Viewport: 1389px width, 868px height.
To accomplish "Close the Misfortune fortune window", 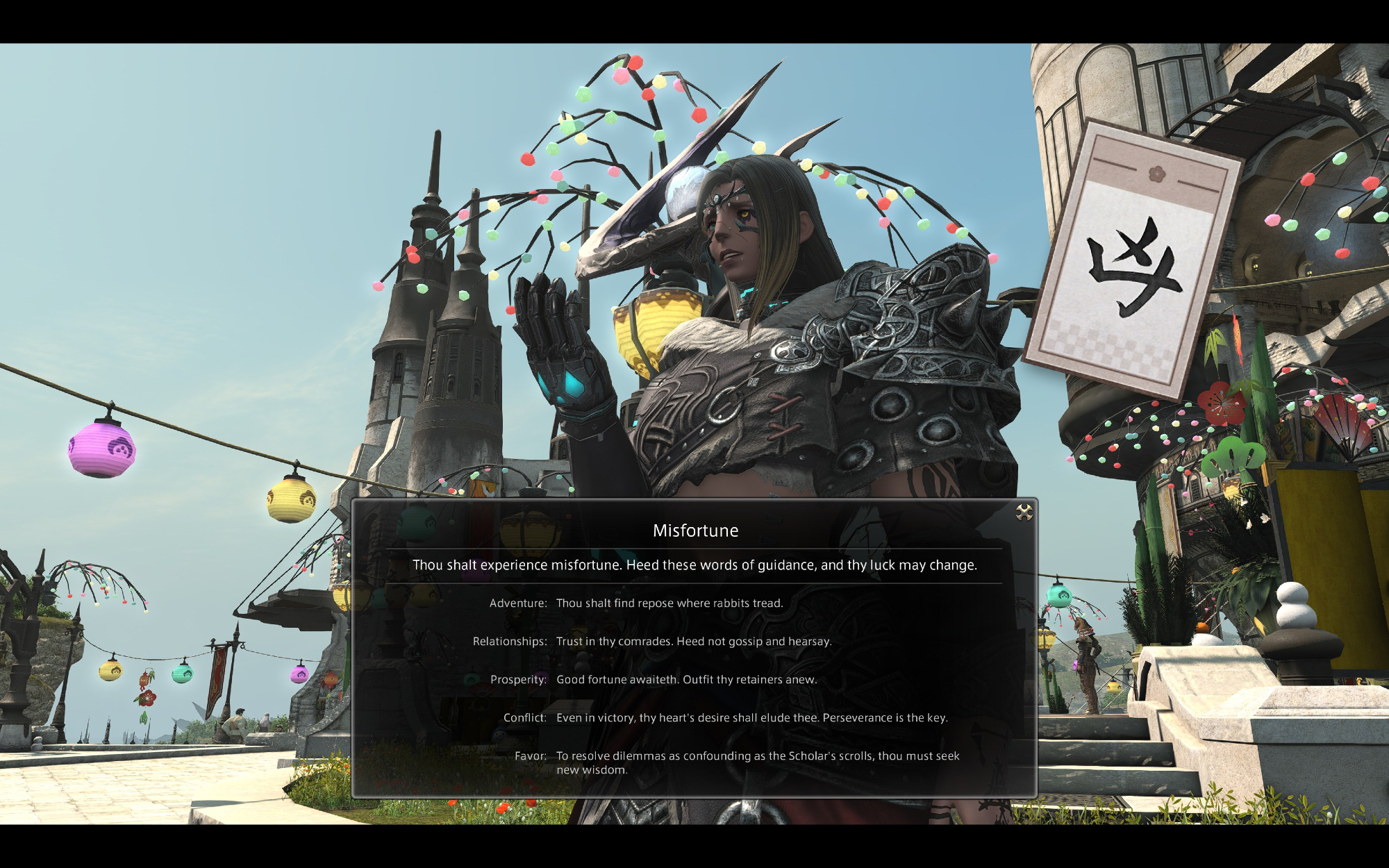I will pos(1024,512).
